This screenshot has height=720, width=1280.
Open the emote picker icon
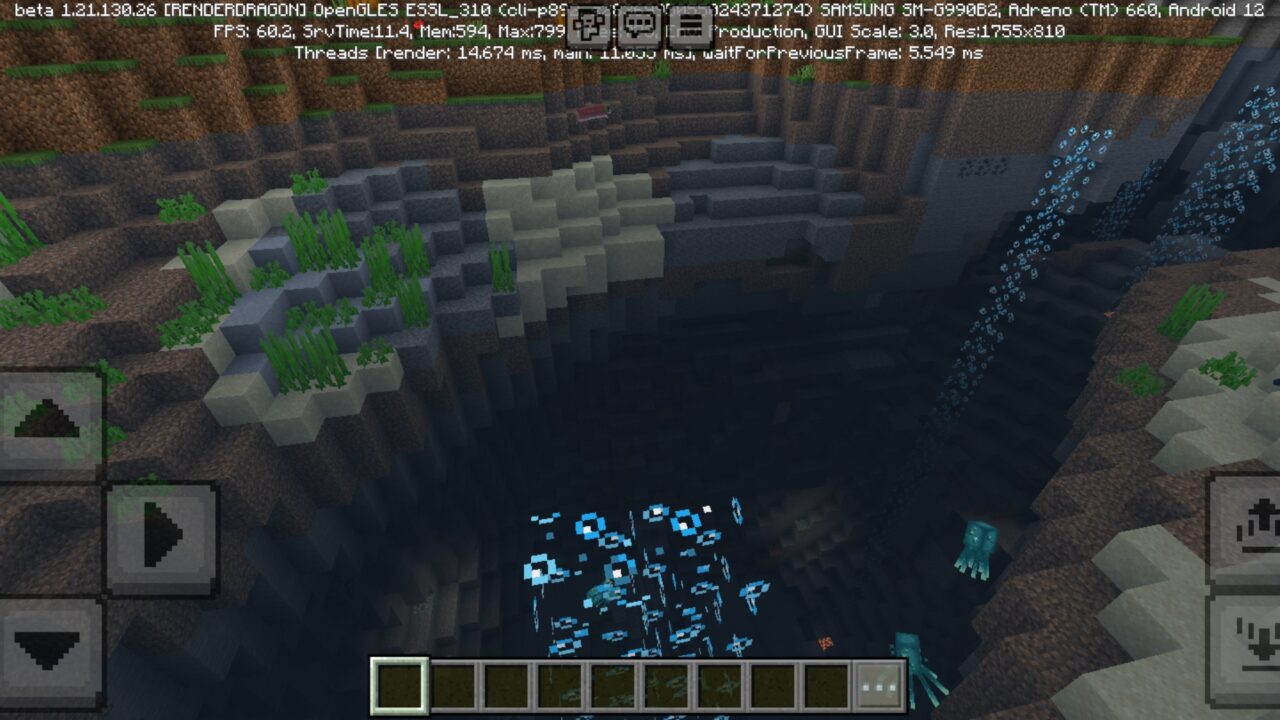588,23
